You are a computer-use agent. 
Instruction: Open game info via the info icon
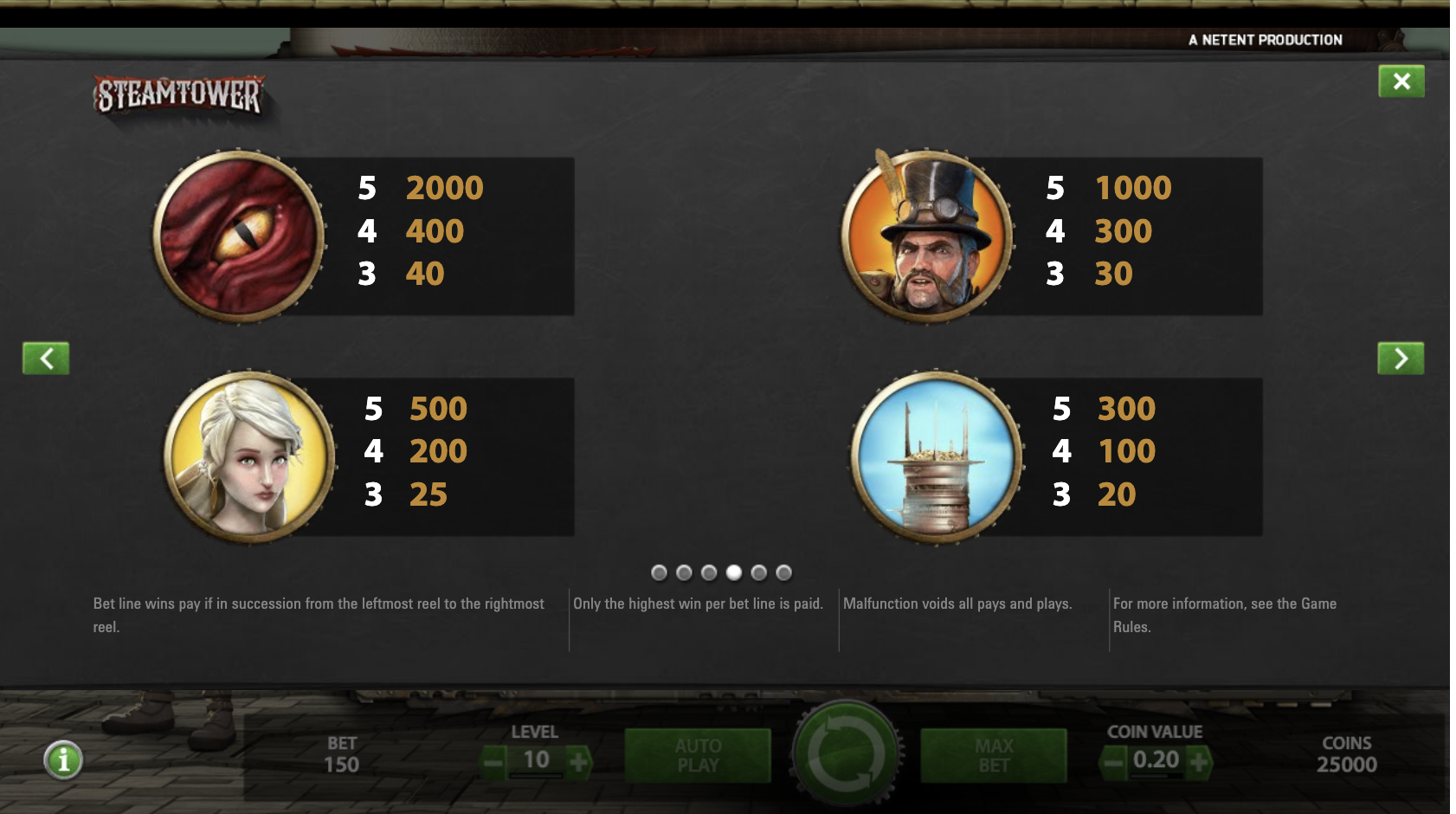pos(61,760)
